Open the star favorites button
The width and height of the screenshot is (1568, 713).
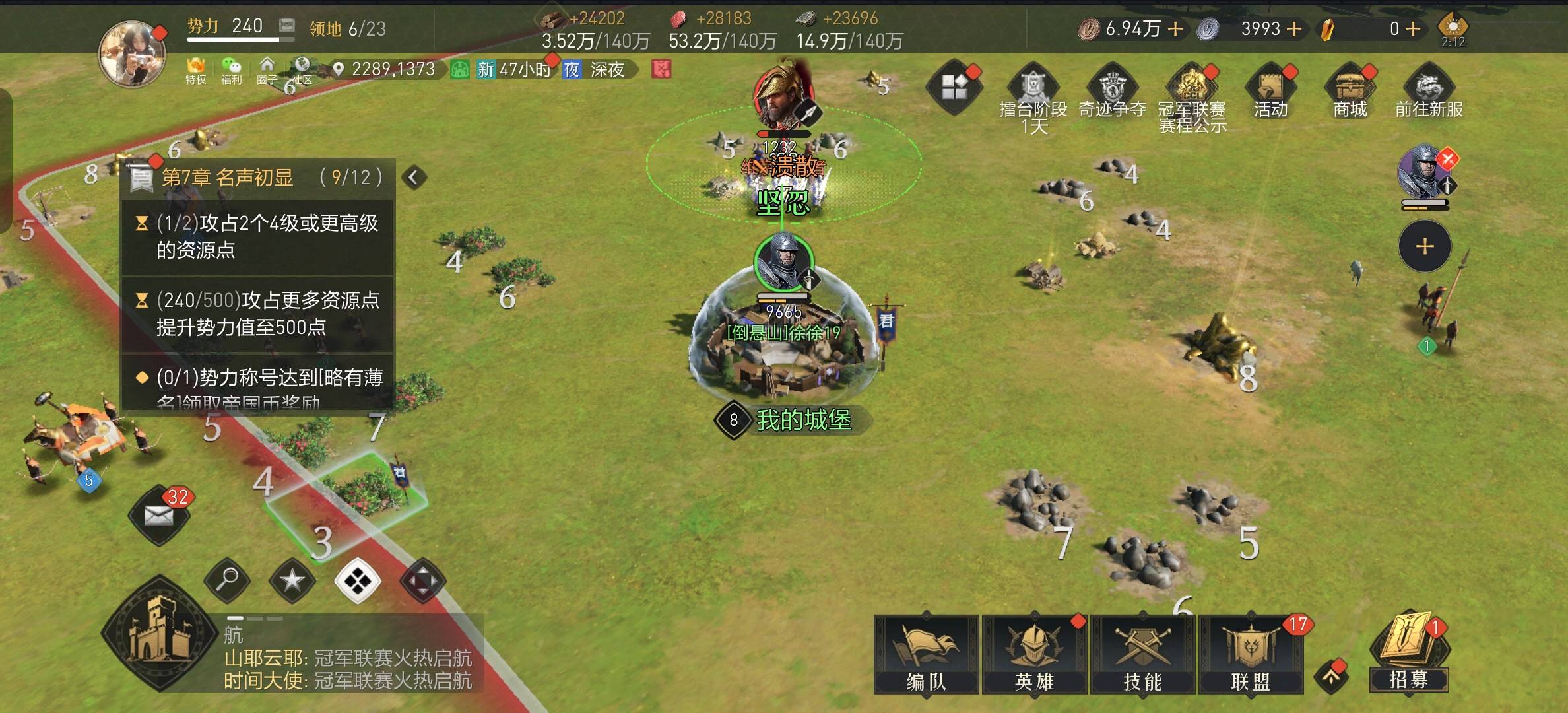pos(292,580)
